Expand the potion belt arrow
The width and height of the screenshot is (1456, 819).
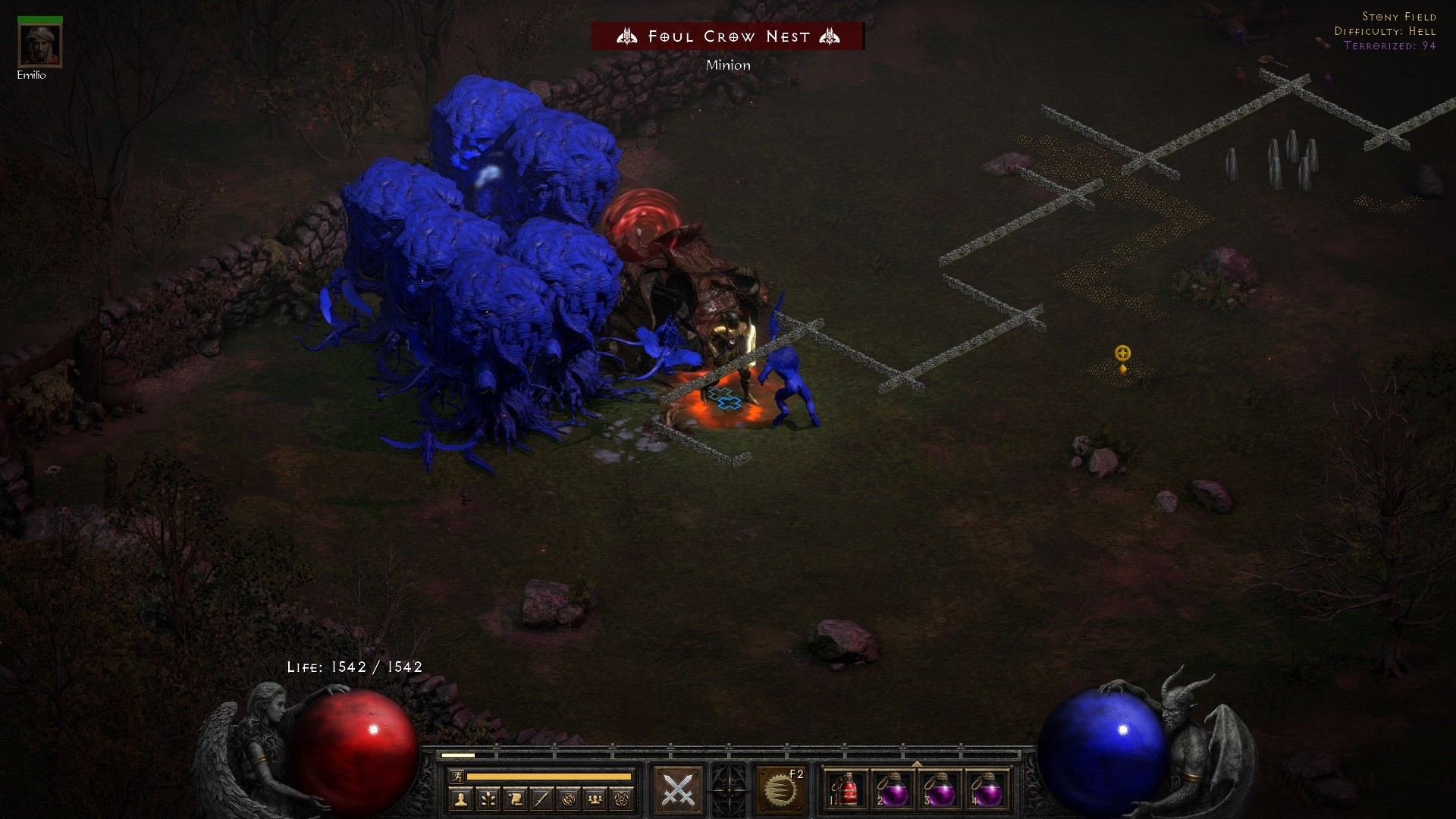point(916,764)
